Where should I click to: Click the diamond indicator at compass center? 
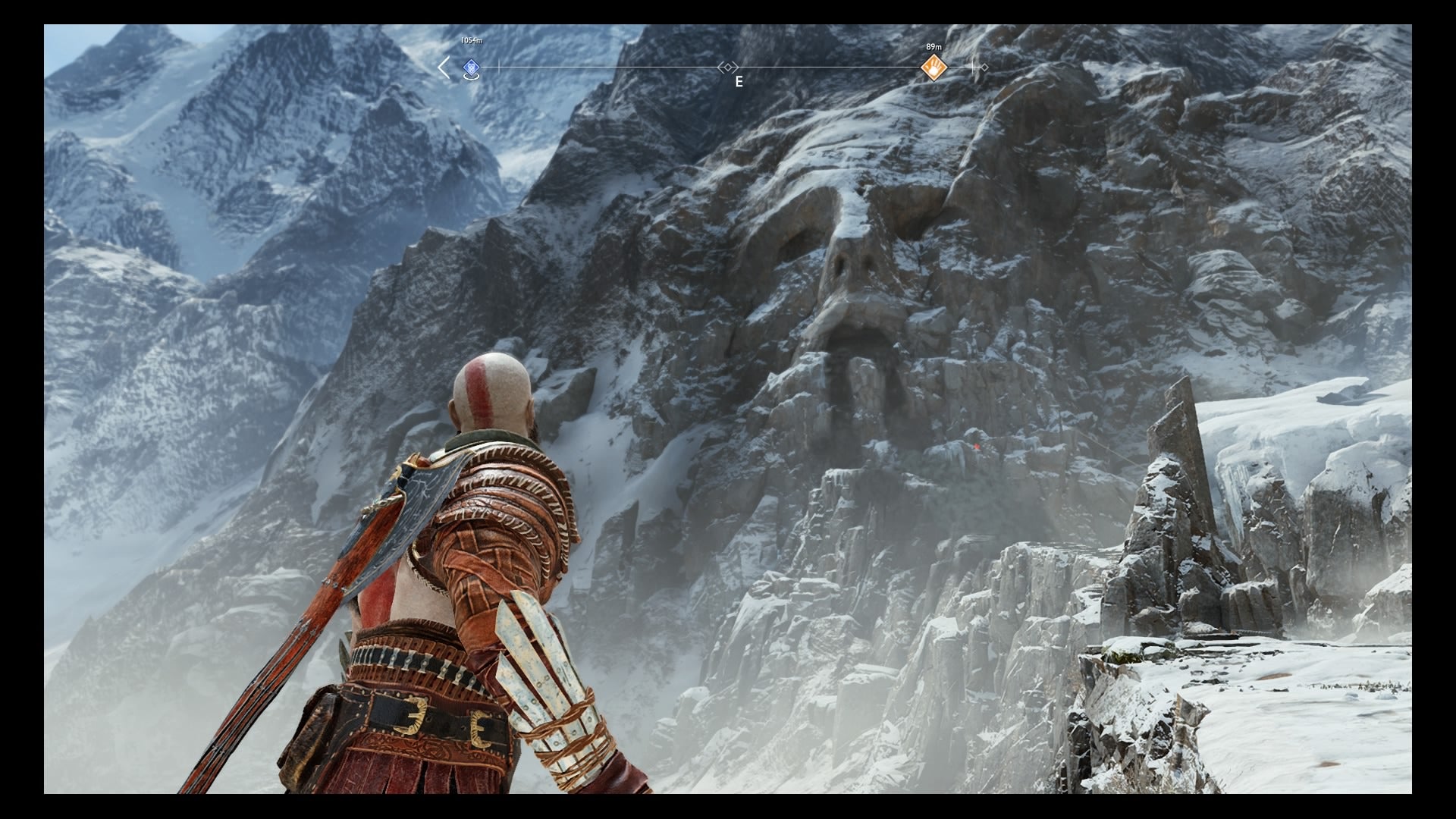tap(727, 67)
